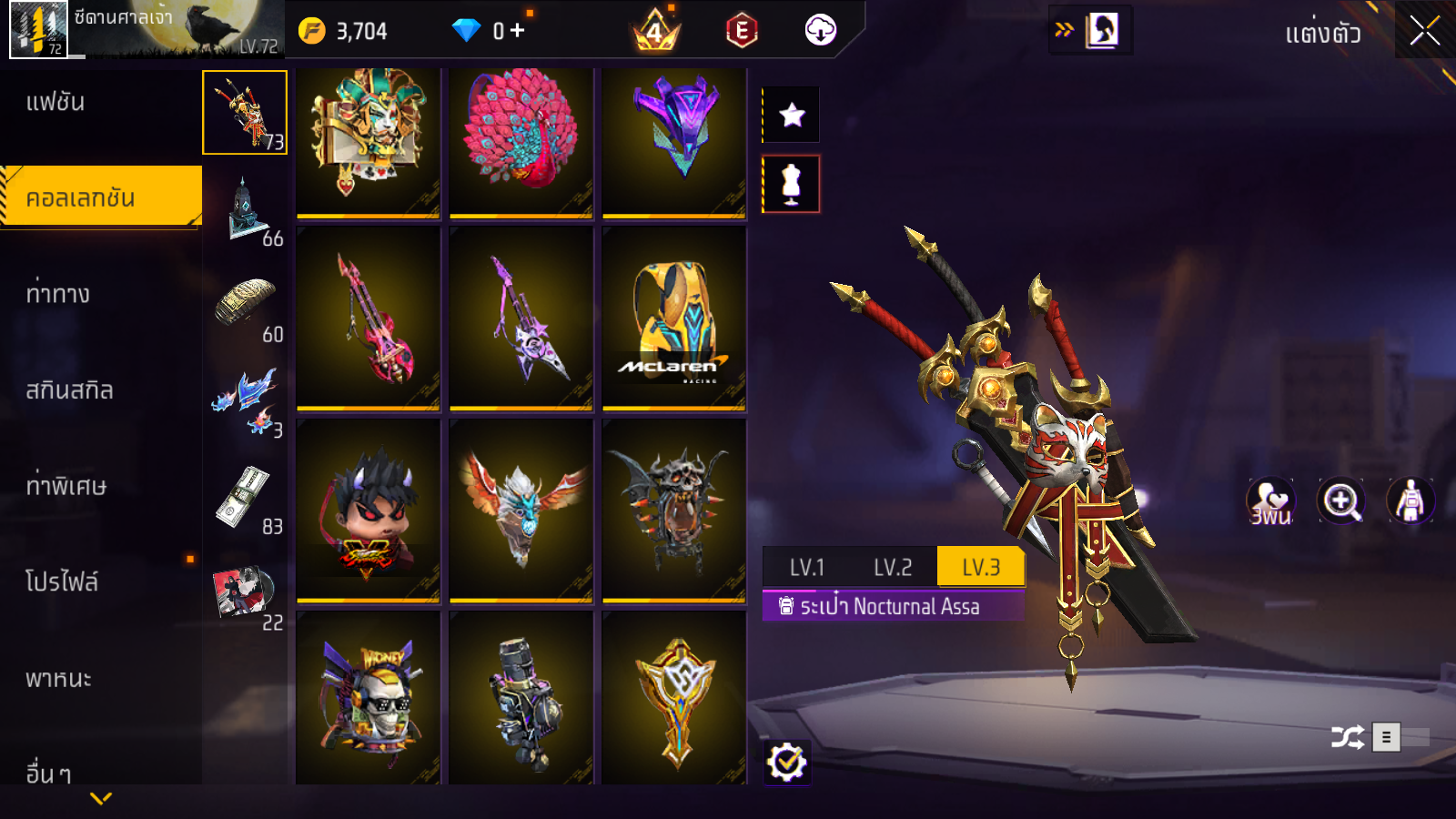This screenshot has width=1456, height=819.
Task: Switch the backpack to LV.2
Action: 893,568
